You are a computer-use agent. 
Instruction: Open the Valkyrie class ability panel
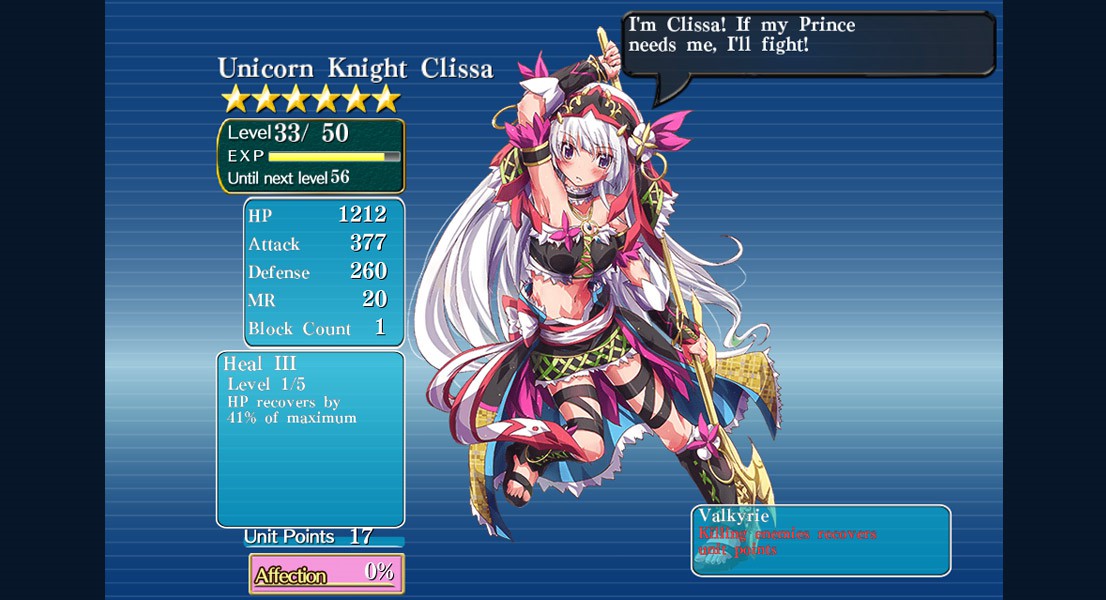(820, 540)
